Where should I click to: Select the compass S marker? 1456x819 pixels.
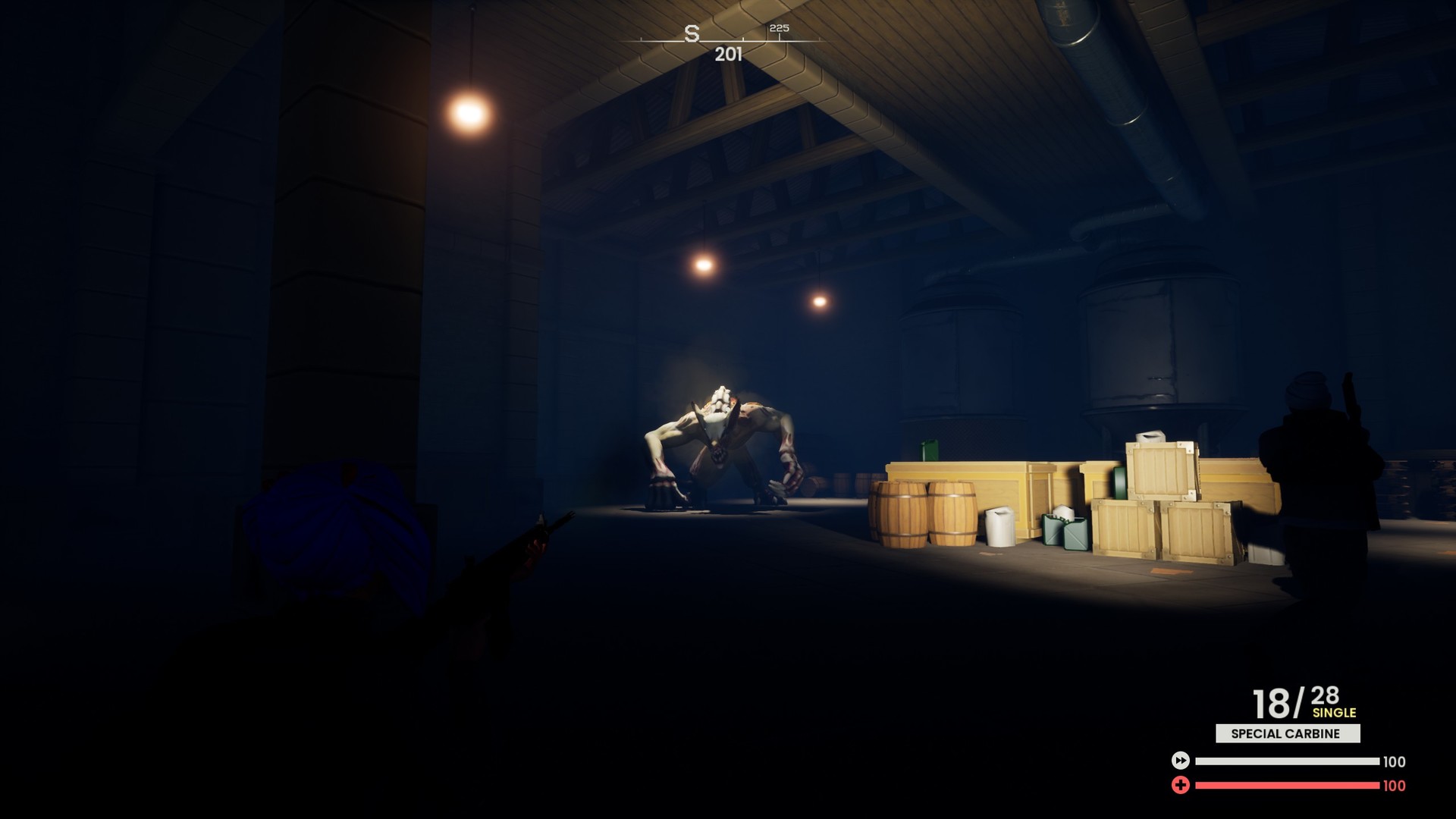pyautogui.click(x=691, y=33)
